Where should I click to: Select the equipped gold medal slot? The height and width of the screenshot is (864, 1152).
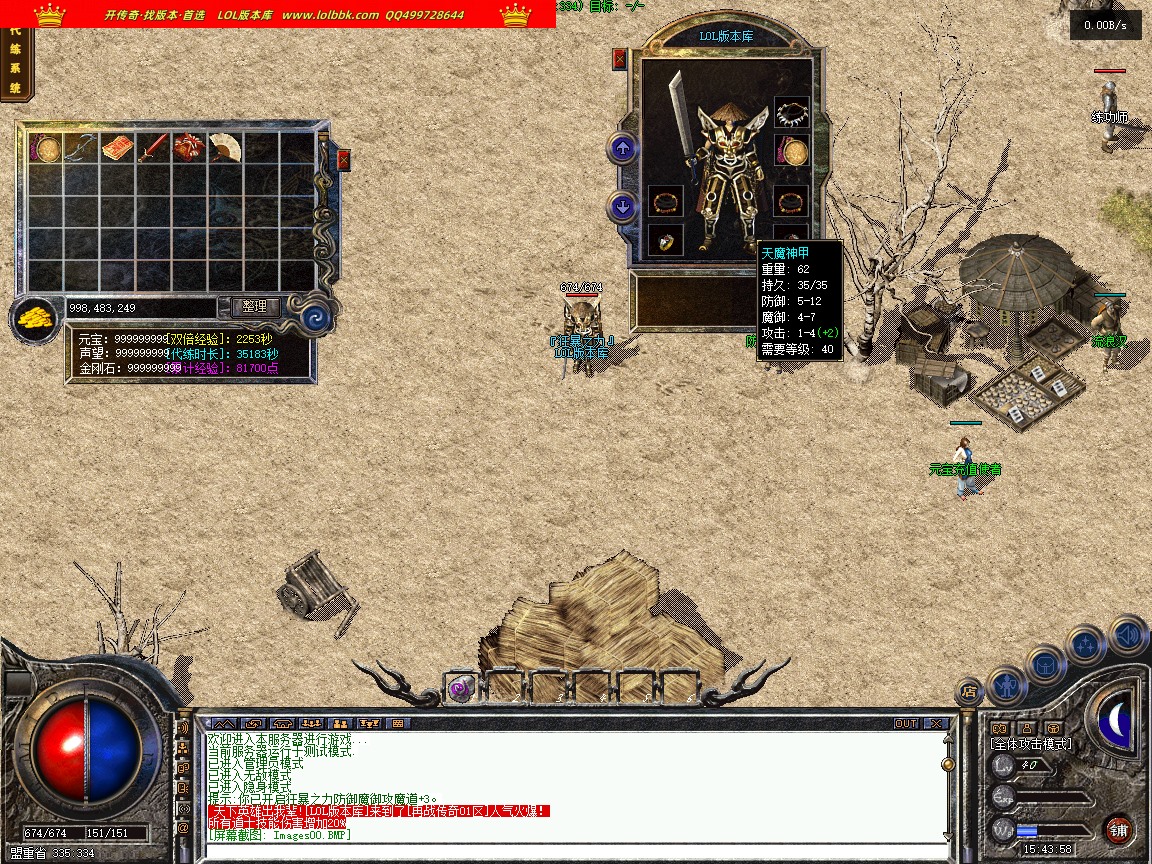point(793,152)
